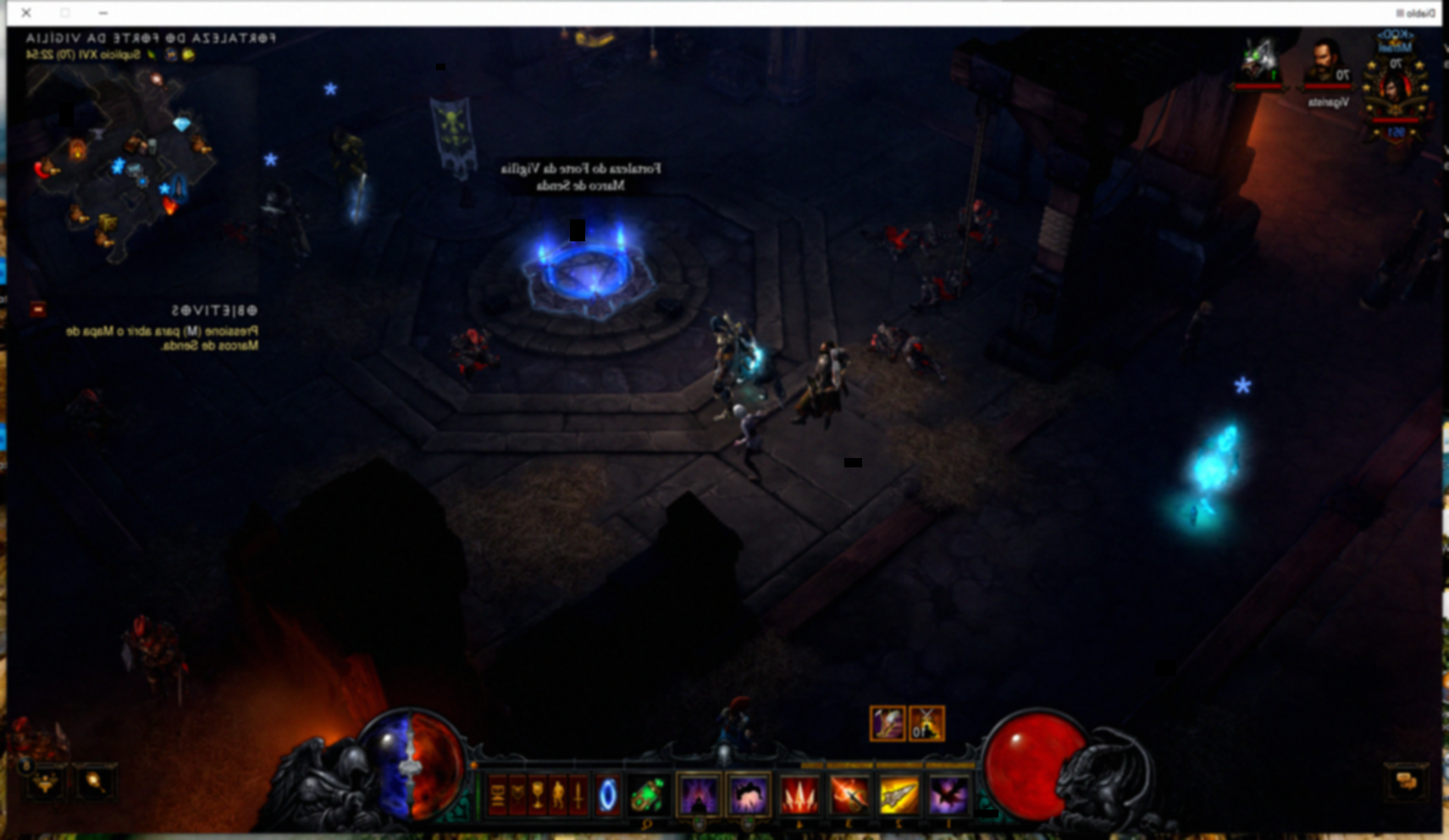The width and height of the screenshot is (1449, 840).
Task: Collapse the Objetivos panel with its minus button
Action: [37, 309]
